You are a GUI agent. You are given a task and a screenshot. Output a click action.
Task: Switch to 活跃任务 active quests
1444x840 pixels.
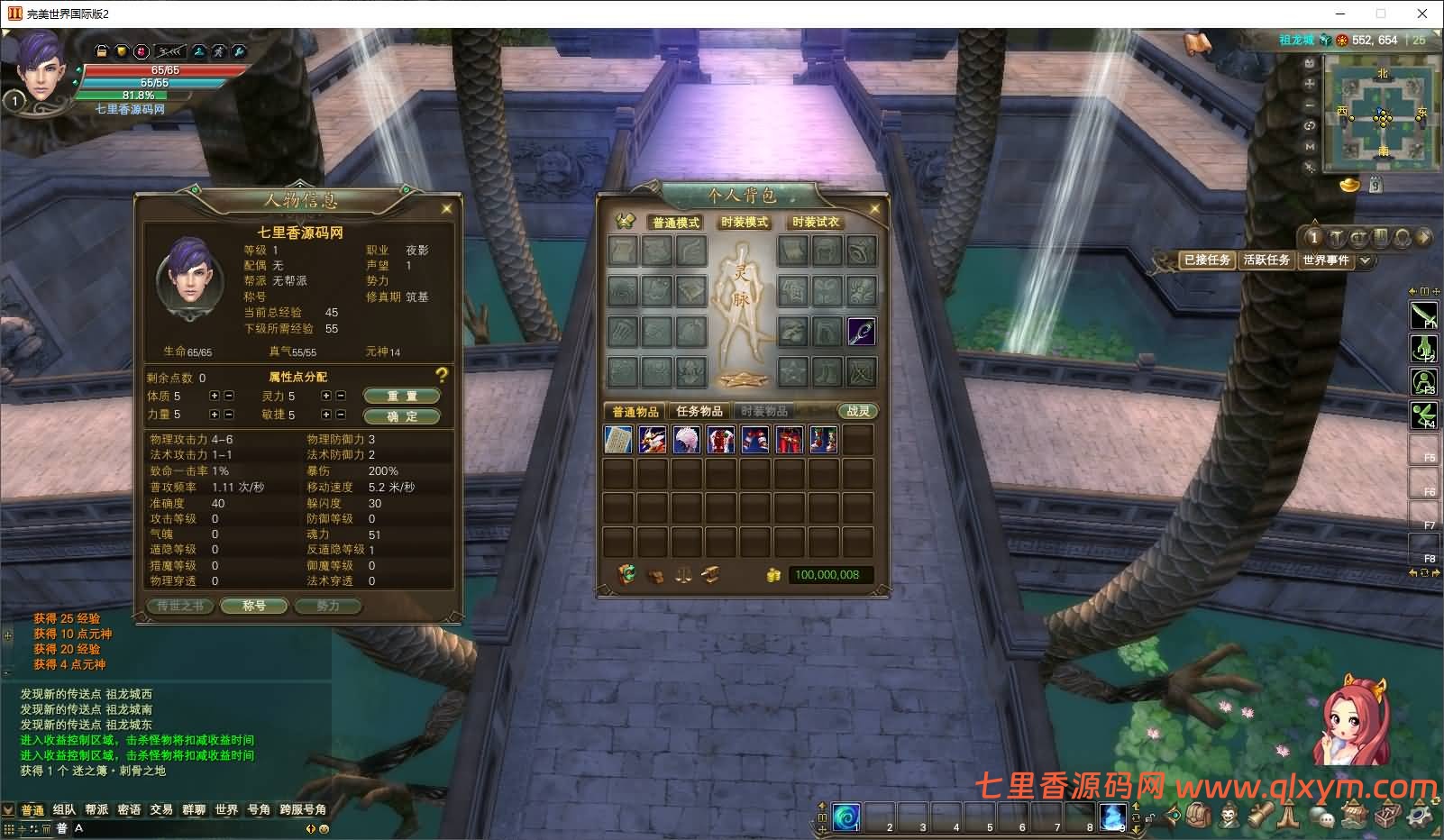[1266, 260]
